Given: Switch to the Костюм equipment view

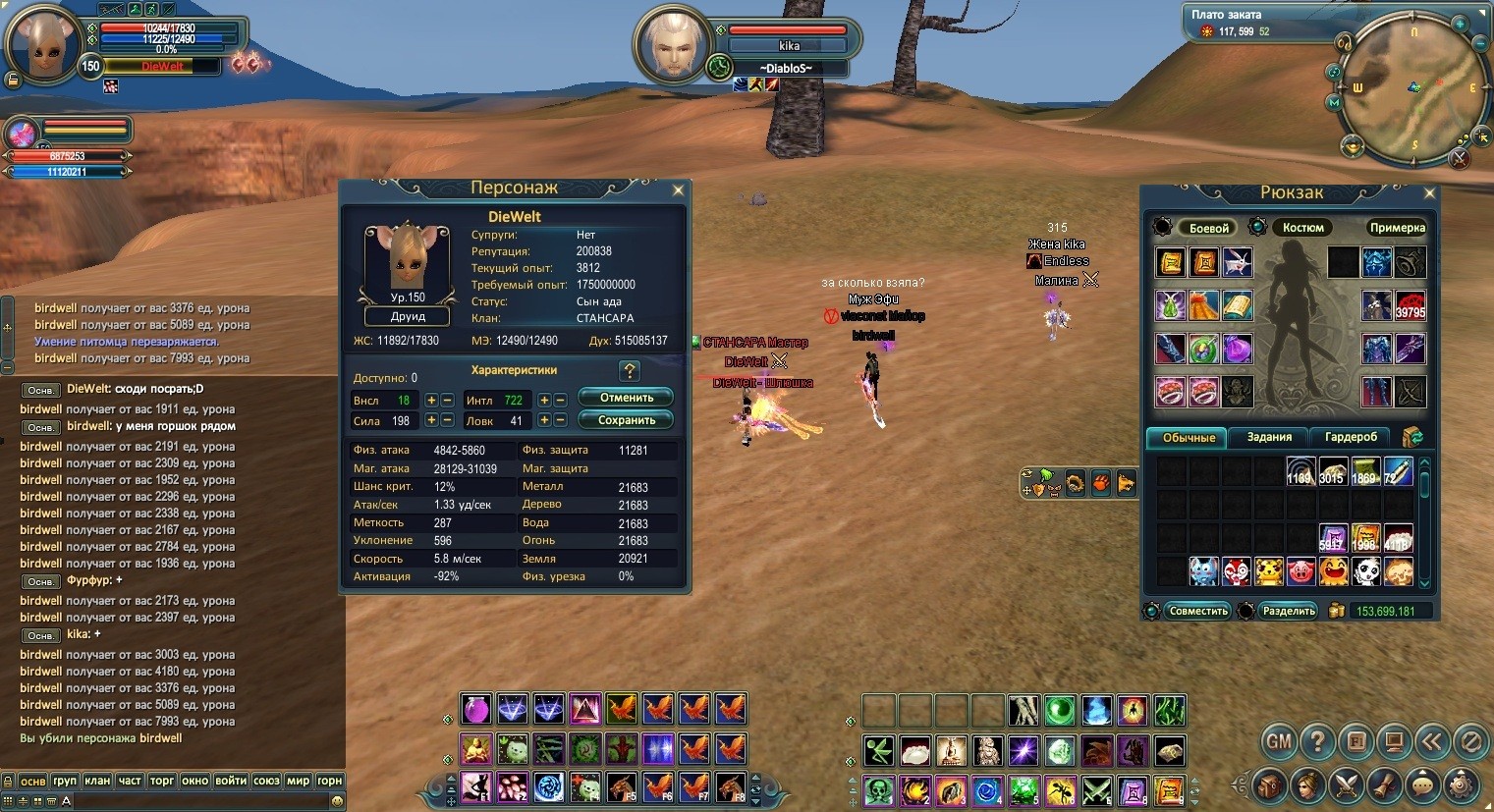Looking at the screenshot, I should (1302, 228).
